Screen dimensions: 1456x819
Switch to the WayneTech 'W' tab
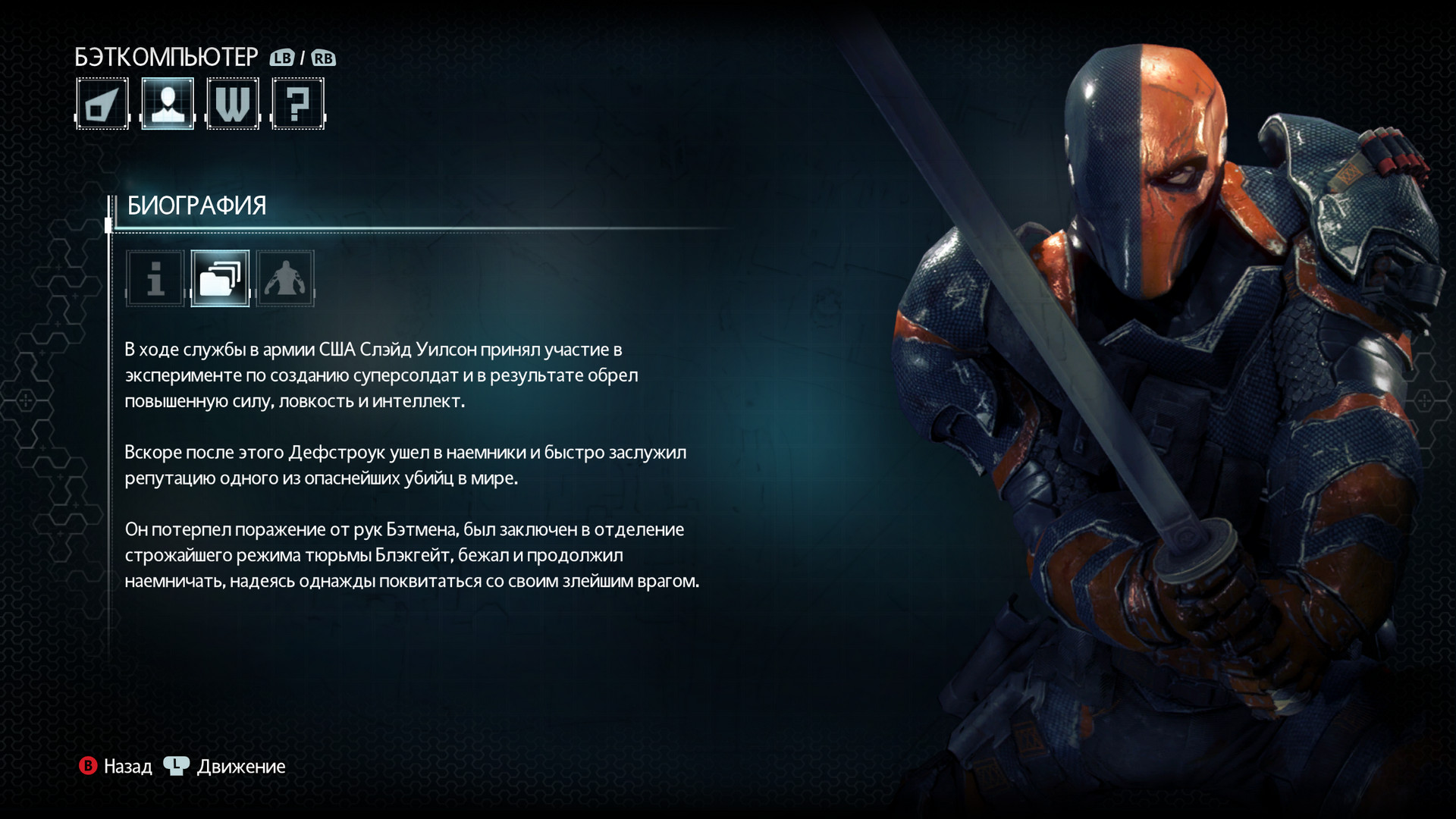[233, 104]
